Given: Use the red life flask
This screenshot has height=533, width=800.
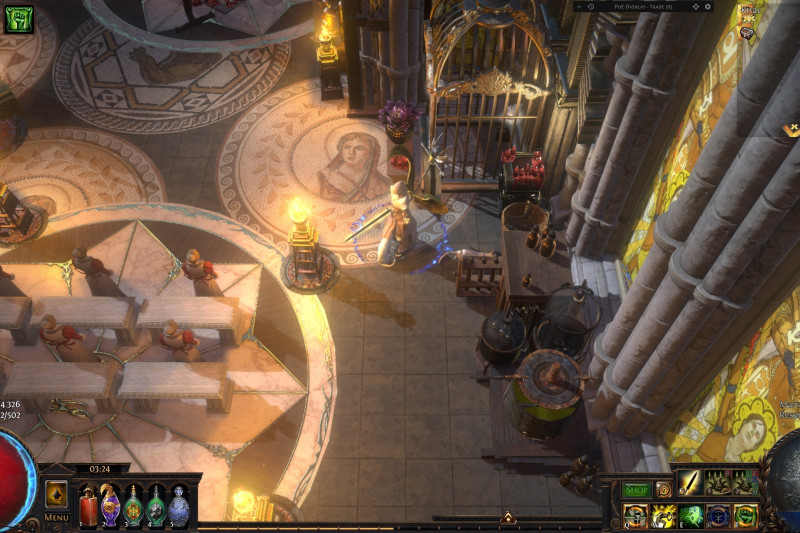Looking at the screenshot, I should click(x=89, y=505).
